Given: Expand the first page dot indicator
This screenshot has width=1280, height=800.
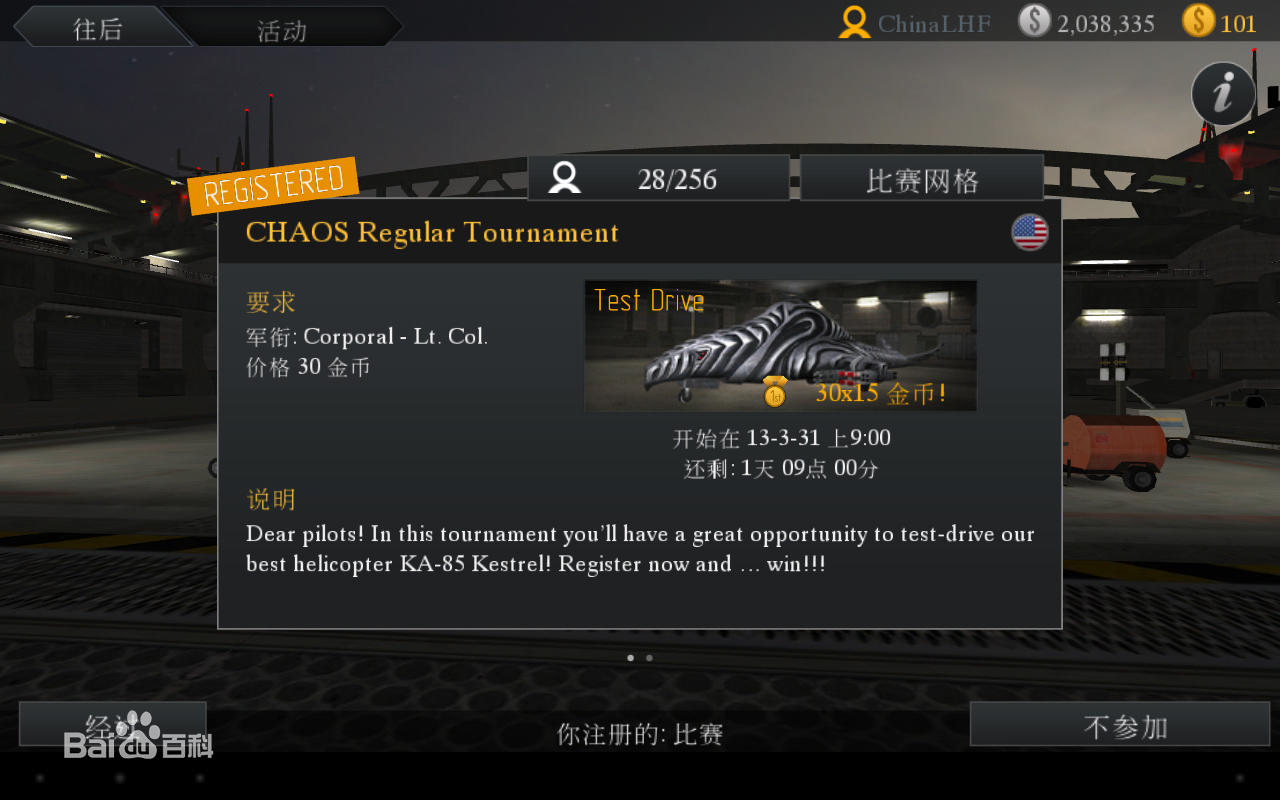Looking at the screenshot, I should 630,657.
